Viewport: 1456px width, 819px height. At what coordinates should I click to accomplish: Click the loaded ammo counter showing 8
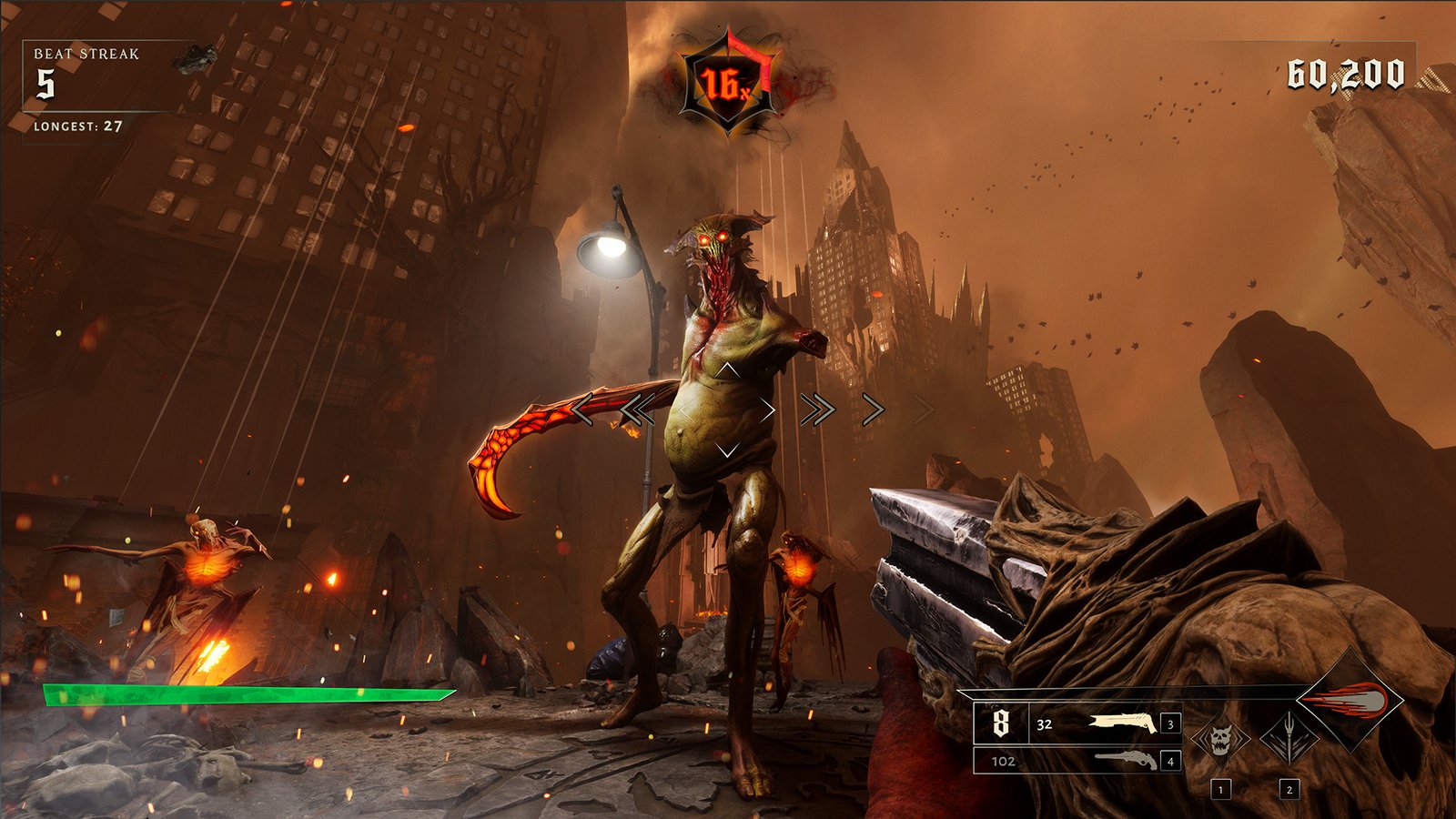click(x=1000, y=723)
